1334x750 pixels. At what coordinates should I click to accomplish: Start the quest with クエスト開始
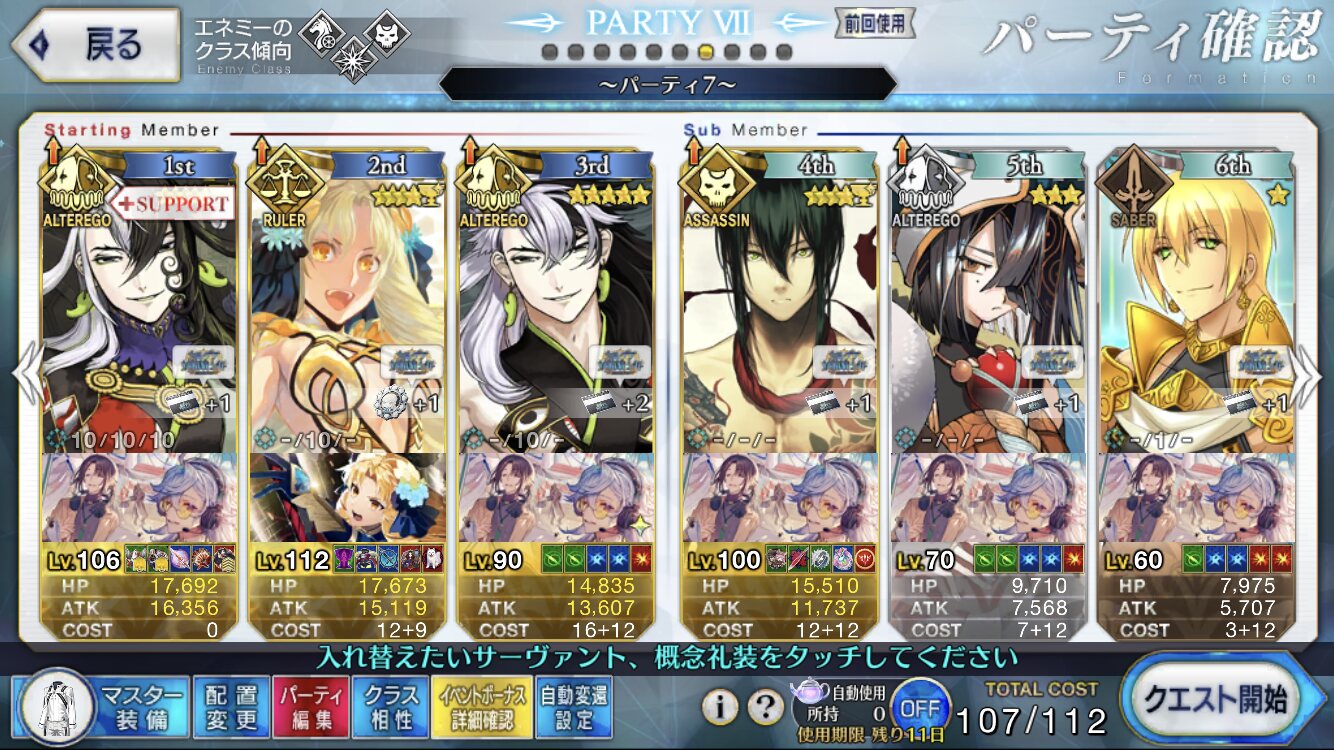pyautogui.click(x=1223, y=699)
